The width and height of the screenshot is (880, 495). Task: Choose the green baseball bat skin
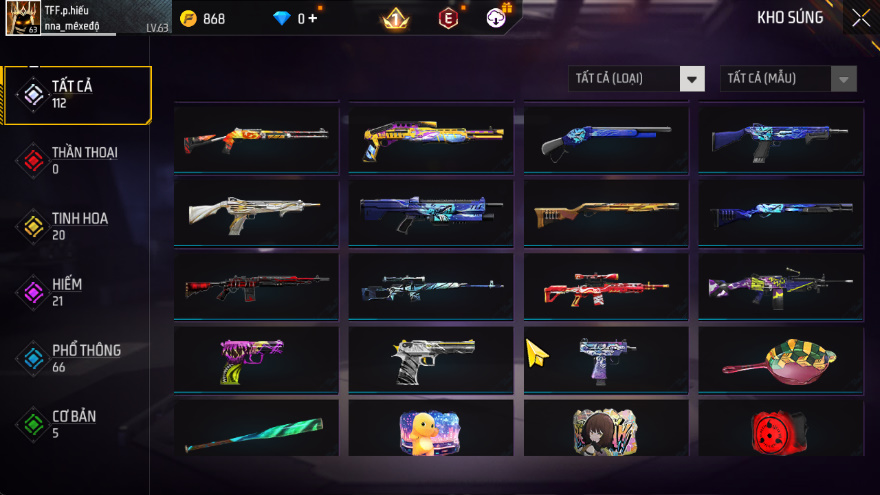[256, 429]
